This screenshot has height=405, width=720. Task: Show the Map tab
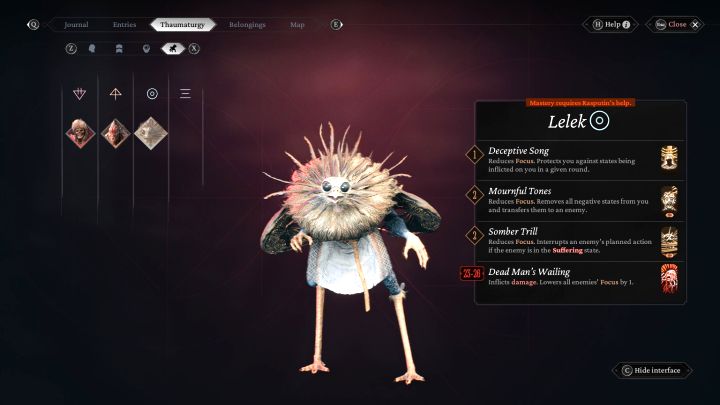coord(297,24)
